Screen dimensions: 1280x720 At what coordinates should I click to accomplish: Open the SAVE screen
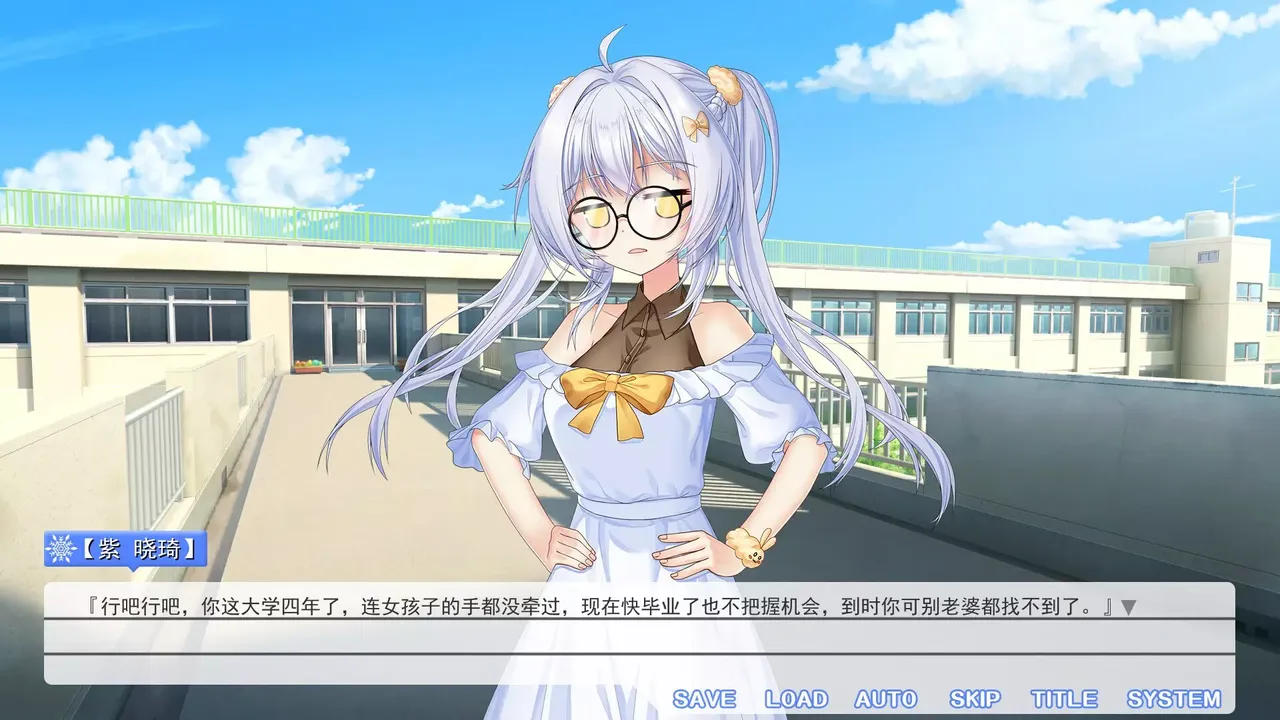703,698
